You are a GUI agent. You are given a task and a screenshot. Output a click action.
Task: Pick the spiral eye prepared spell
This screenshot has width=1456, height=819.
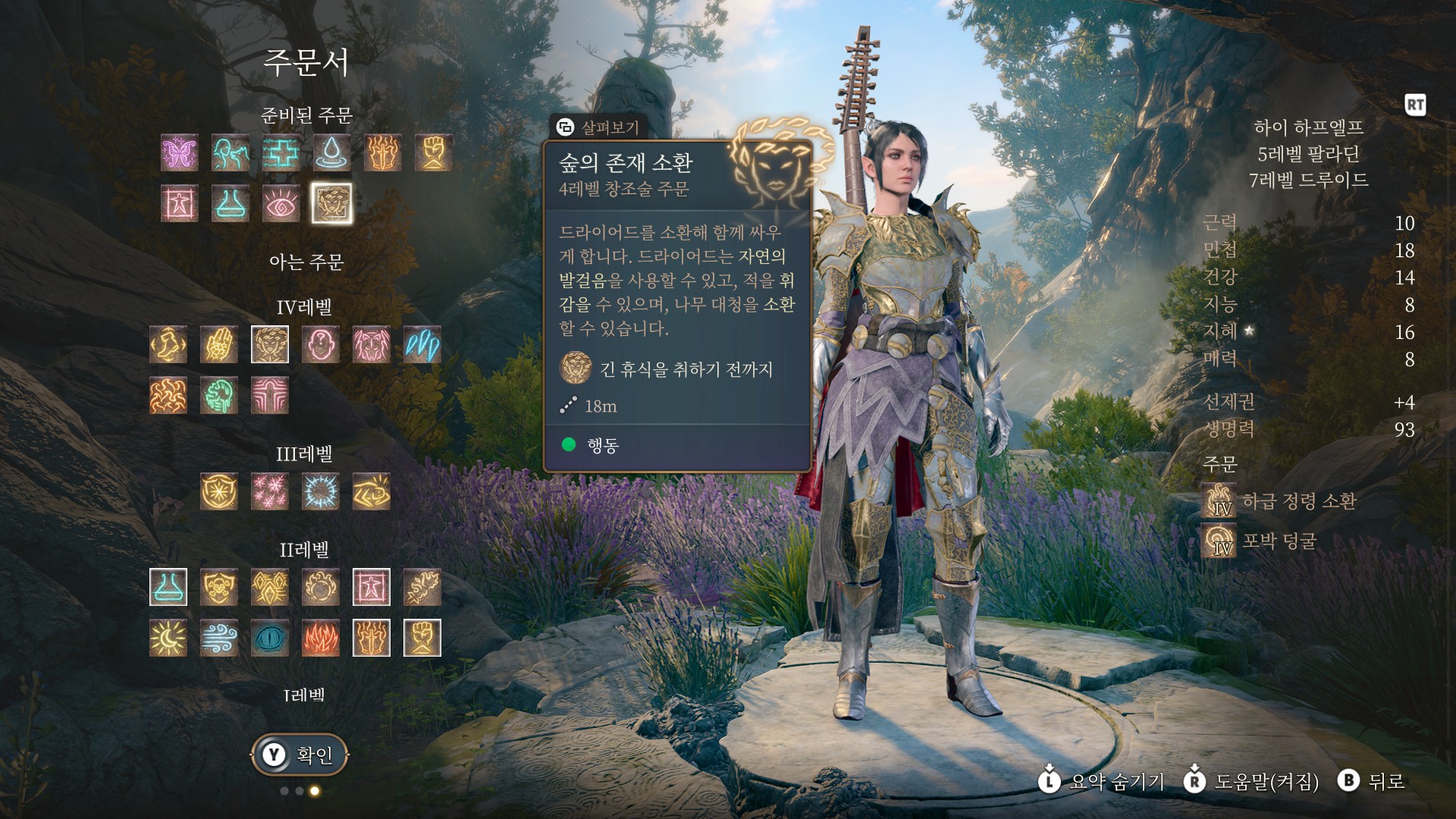click(281, 203)
